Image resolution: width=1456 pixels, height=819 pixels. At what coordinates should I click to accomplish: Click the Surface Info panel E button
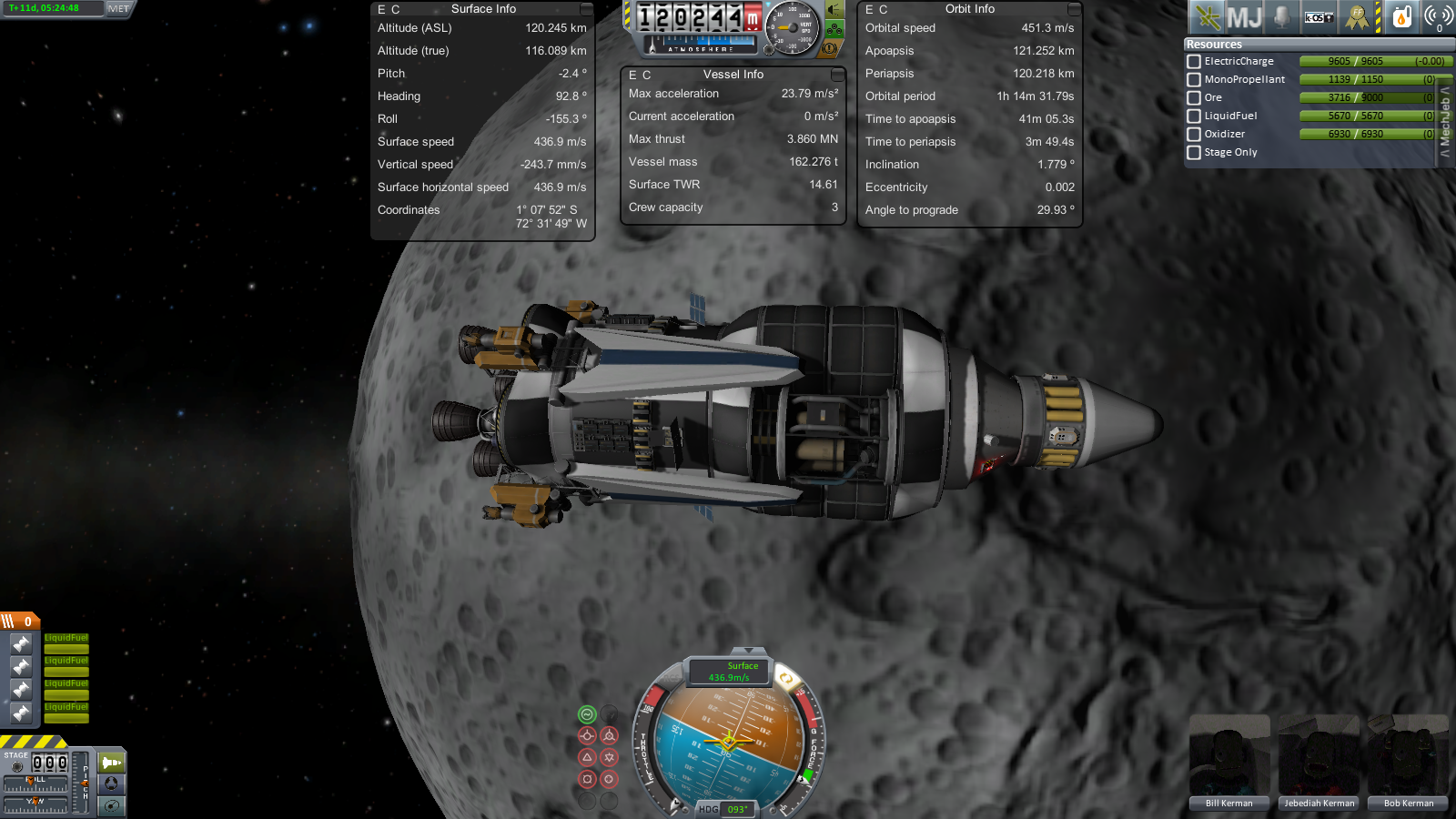382,9
